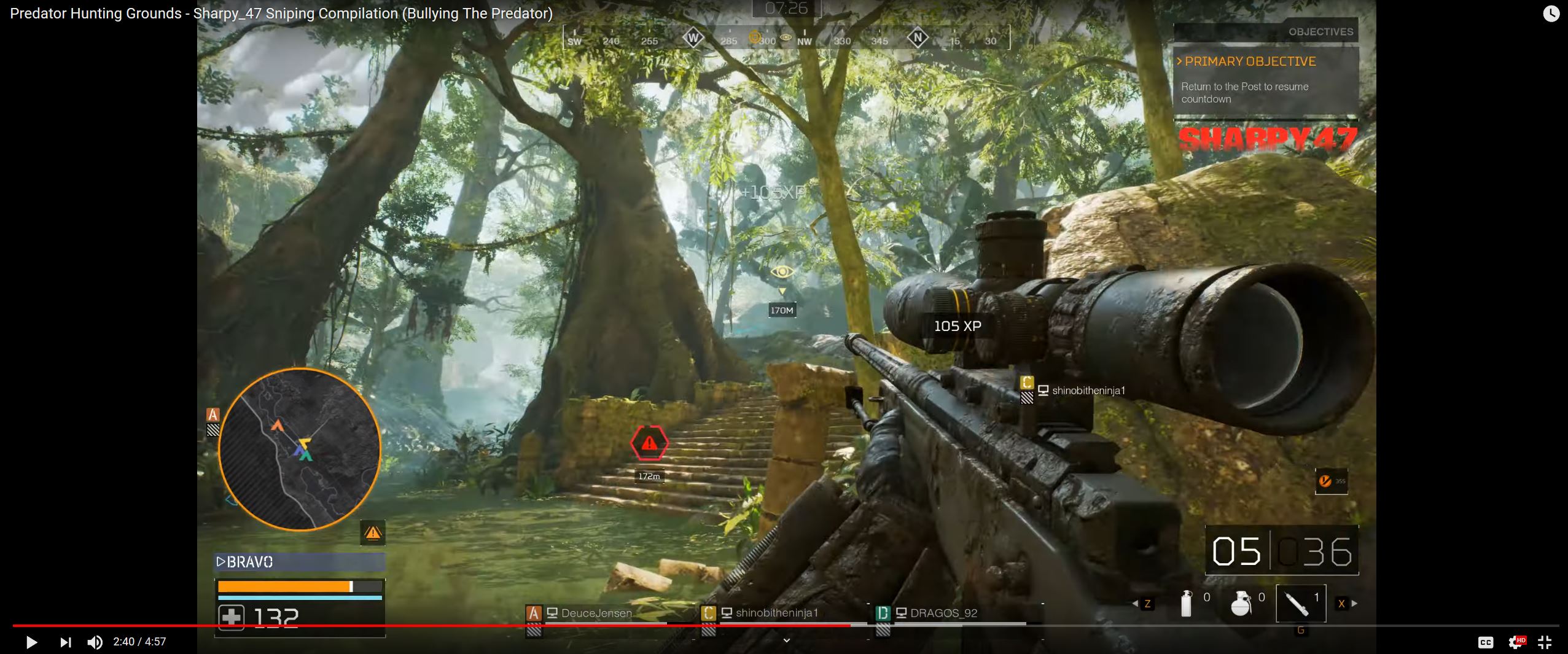Click the orange Veritanium currency icon
The width and height of the screenshot is (1568, 654).
(x=1325, y=481)
